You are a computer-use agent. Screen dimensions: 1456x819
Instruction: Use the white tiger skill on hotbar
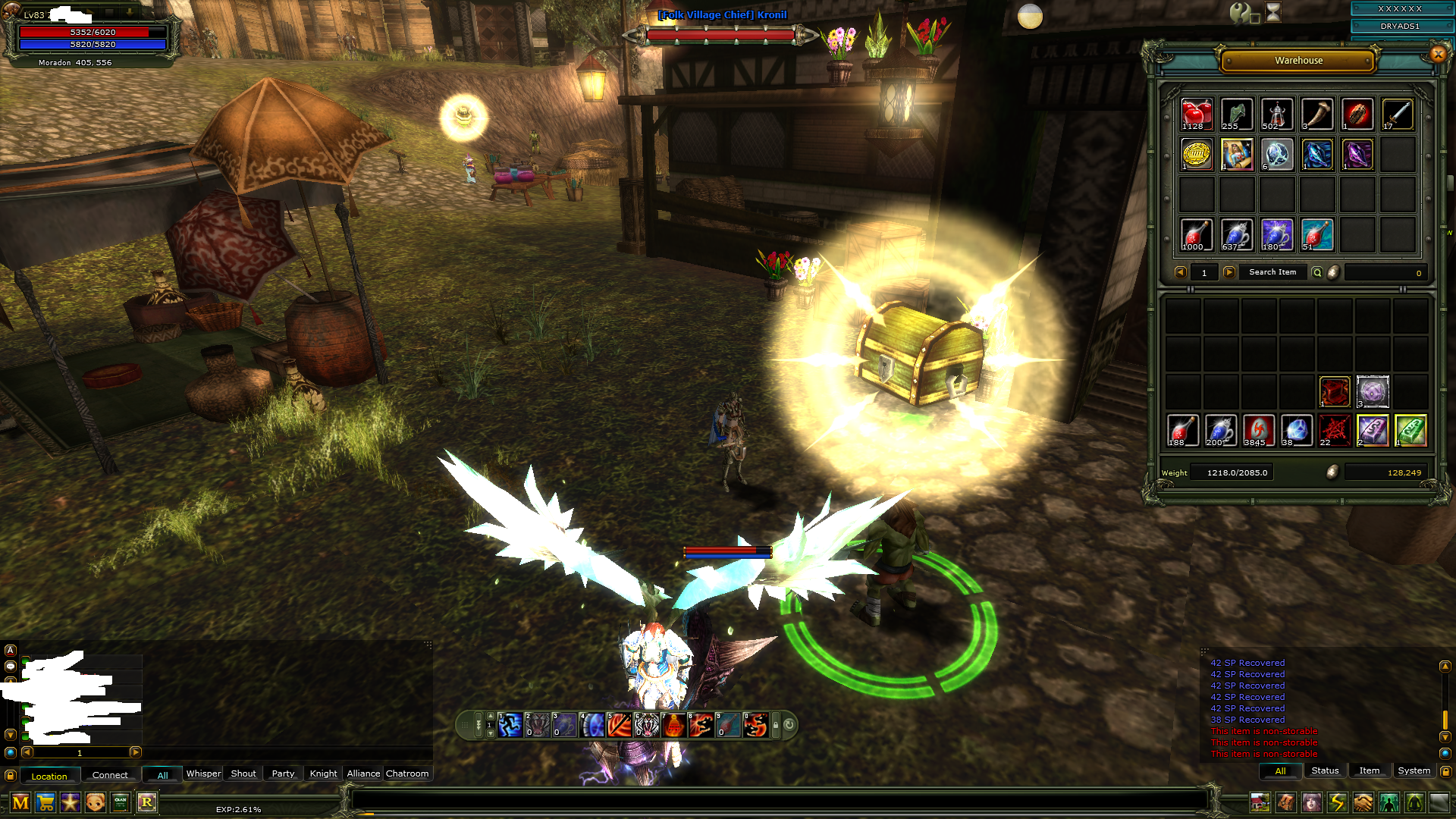pos(647,725)
